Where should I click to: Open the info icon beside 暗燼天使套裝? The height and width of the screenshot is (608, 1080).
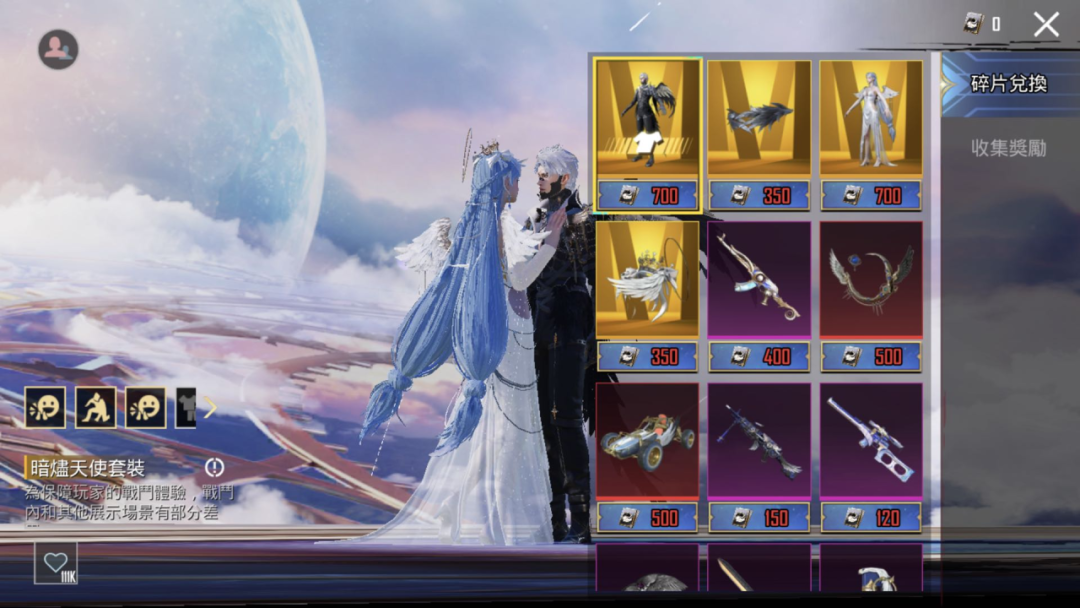point(215,467)
